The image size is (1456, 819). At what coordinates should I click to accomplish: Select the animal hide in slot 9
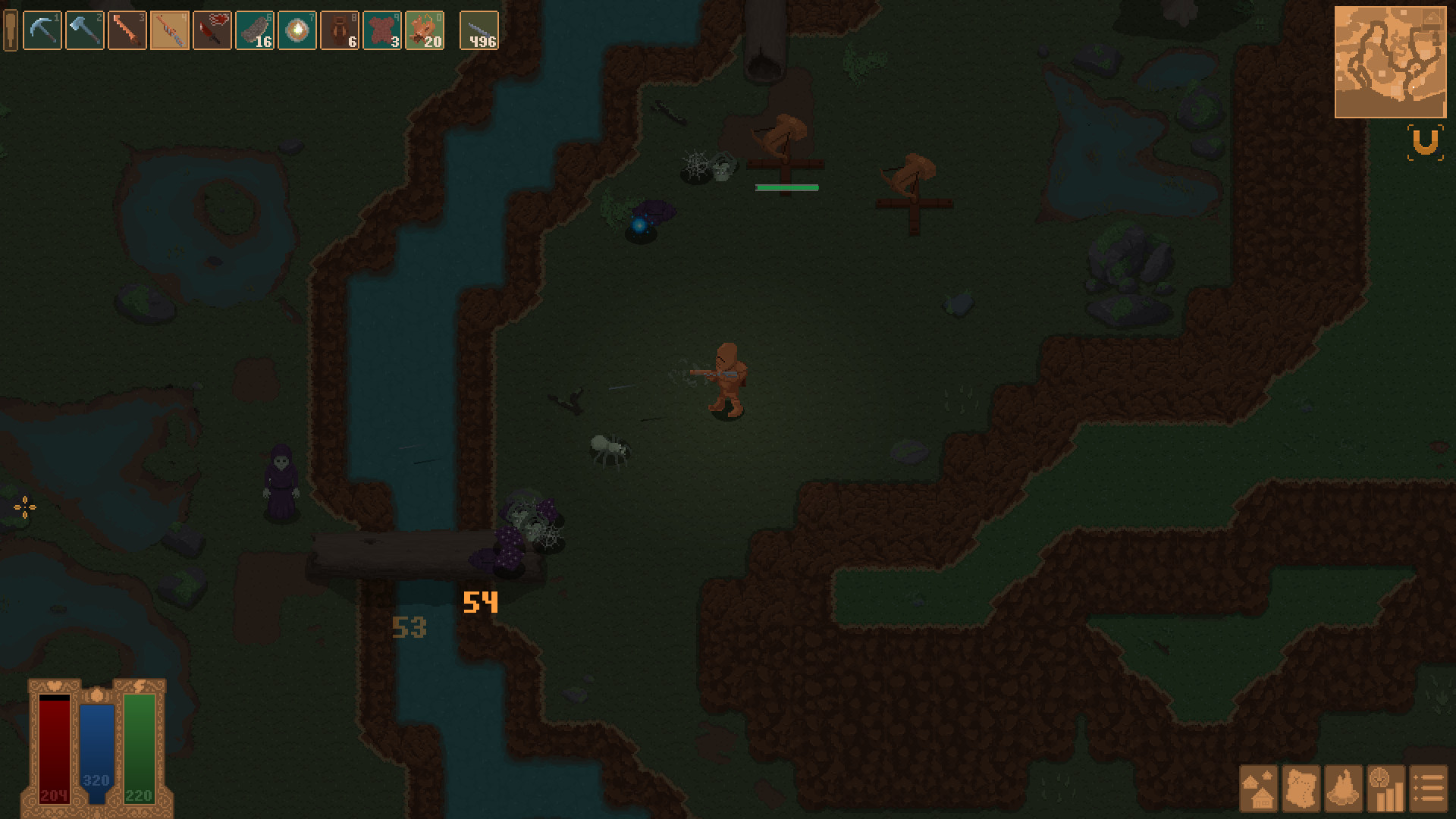coord(384,30)
